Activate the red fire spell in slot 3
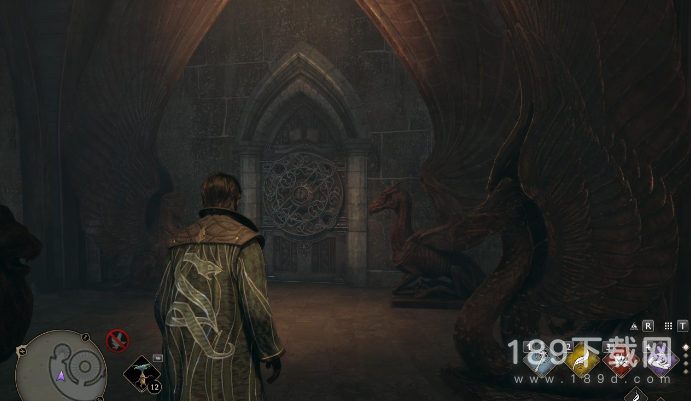Screen dimensions: 691x401 point(622,361)
